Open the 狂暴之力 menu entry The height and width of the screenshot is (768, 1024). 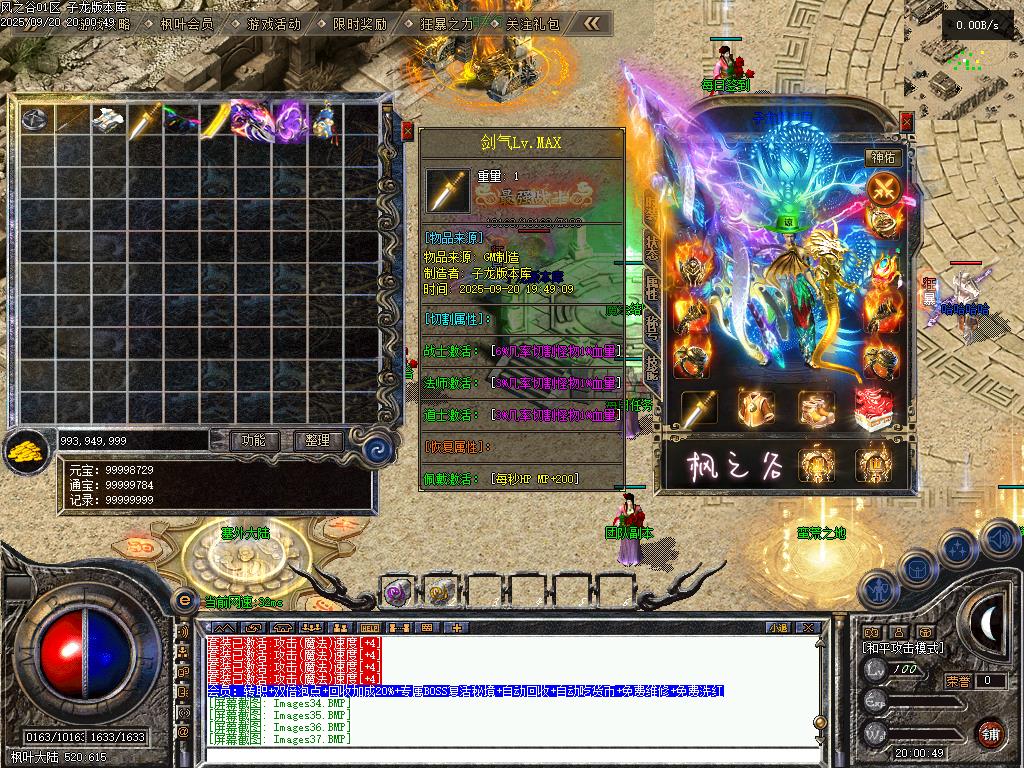pos(446,23)
